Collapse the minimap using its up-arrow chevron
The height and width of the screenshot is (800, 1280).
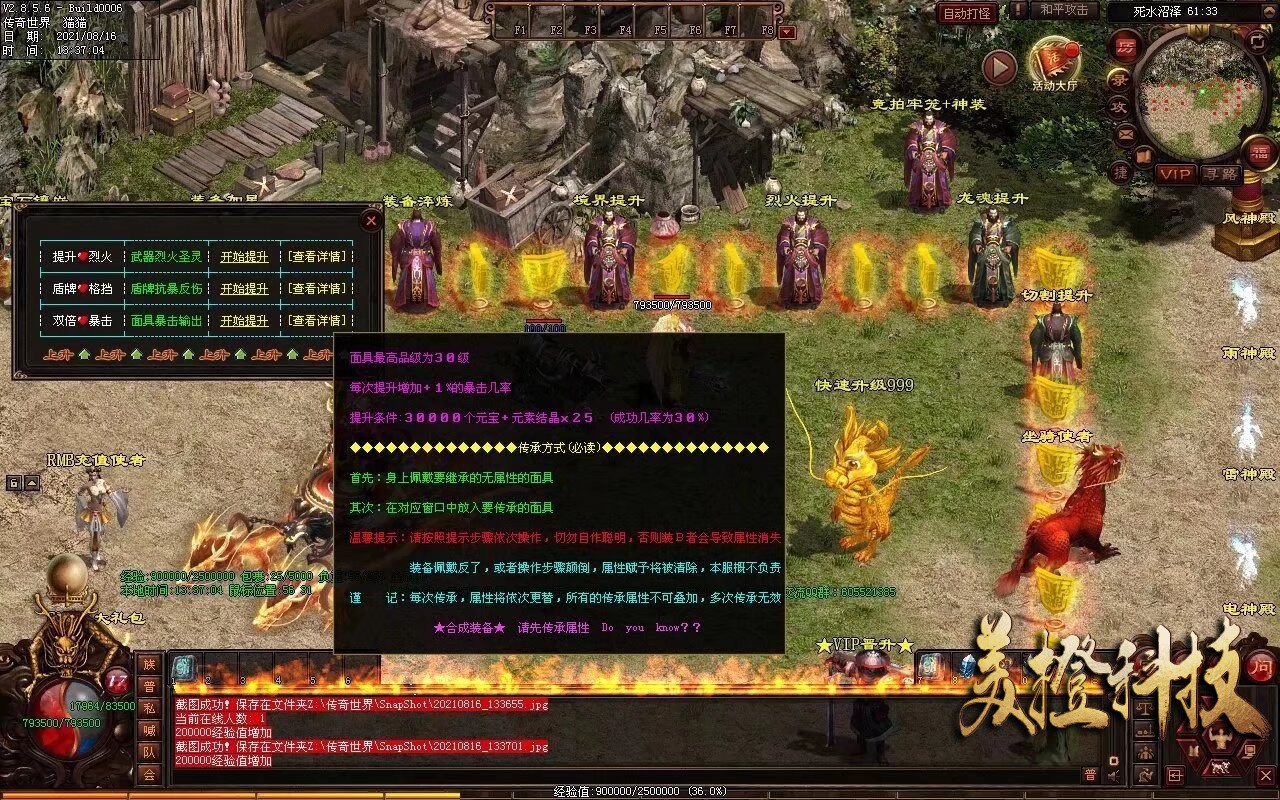tap(1268, 13)
